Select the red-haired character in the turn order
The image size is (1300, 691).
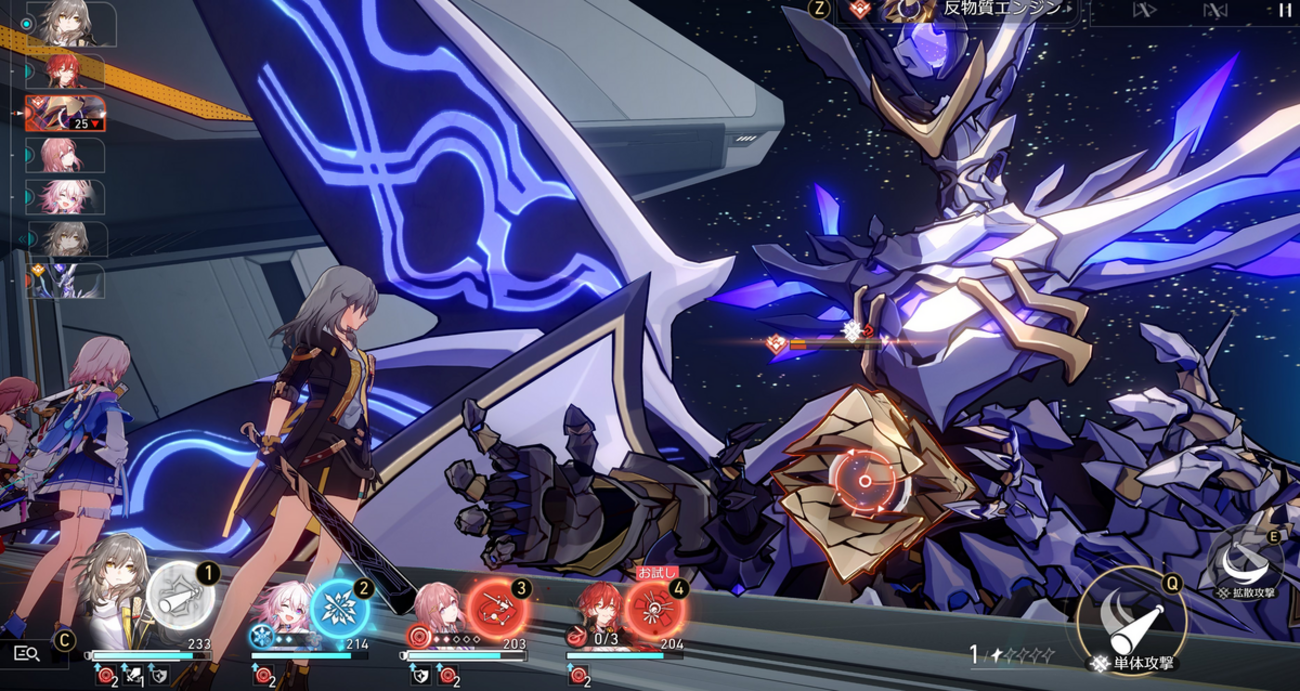[65, 71]
